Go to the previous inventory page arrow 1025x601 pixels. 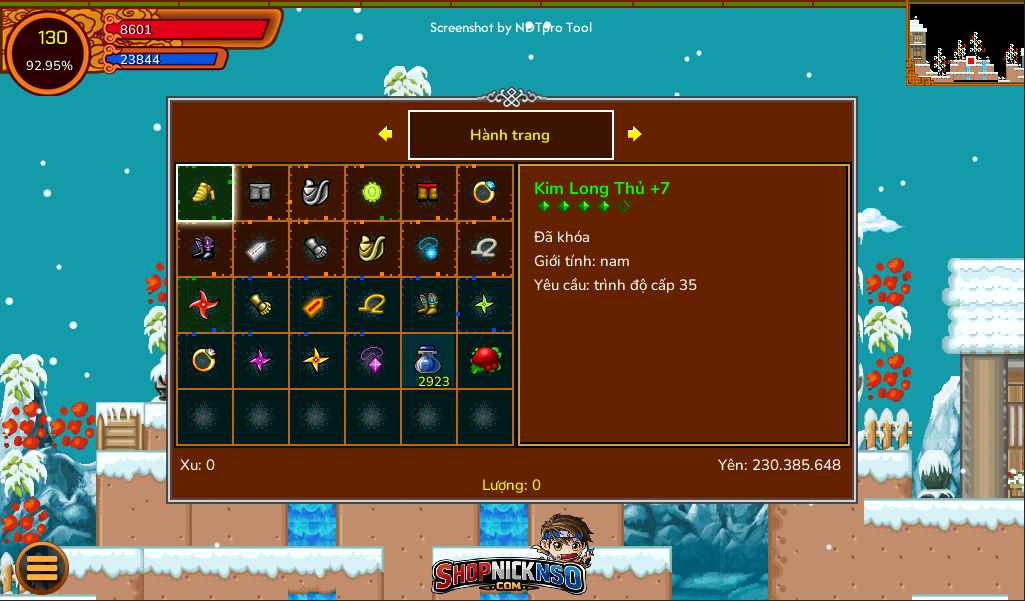[x=385, y=134]
